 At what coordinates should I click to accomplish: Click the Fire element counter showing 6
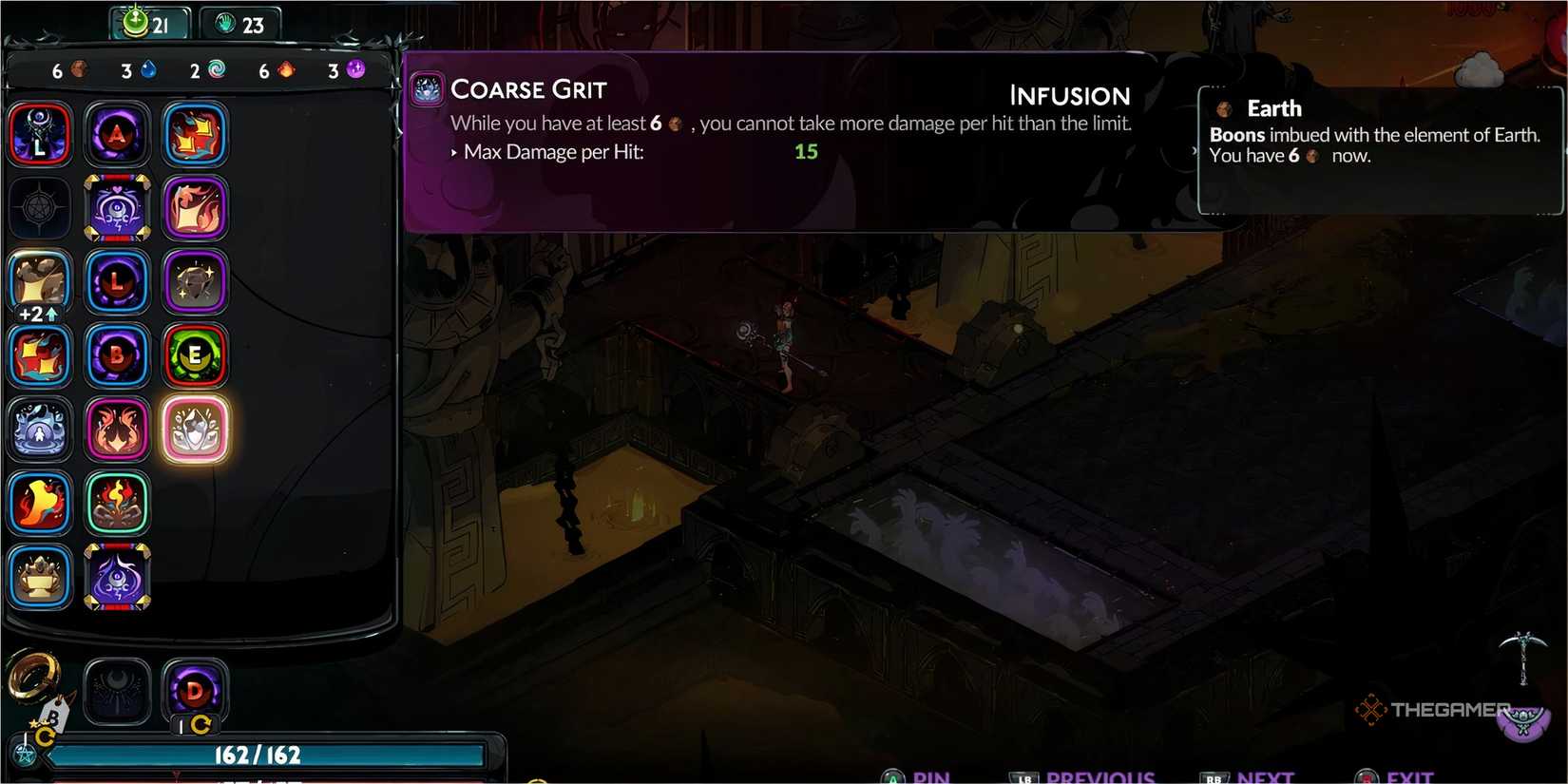click(274, 69)
